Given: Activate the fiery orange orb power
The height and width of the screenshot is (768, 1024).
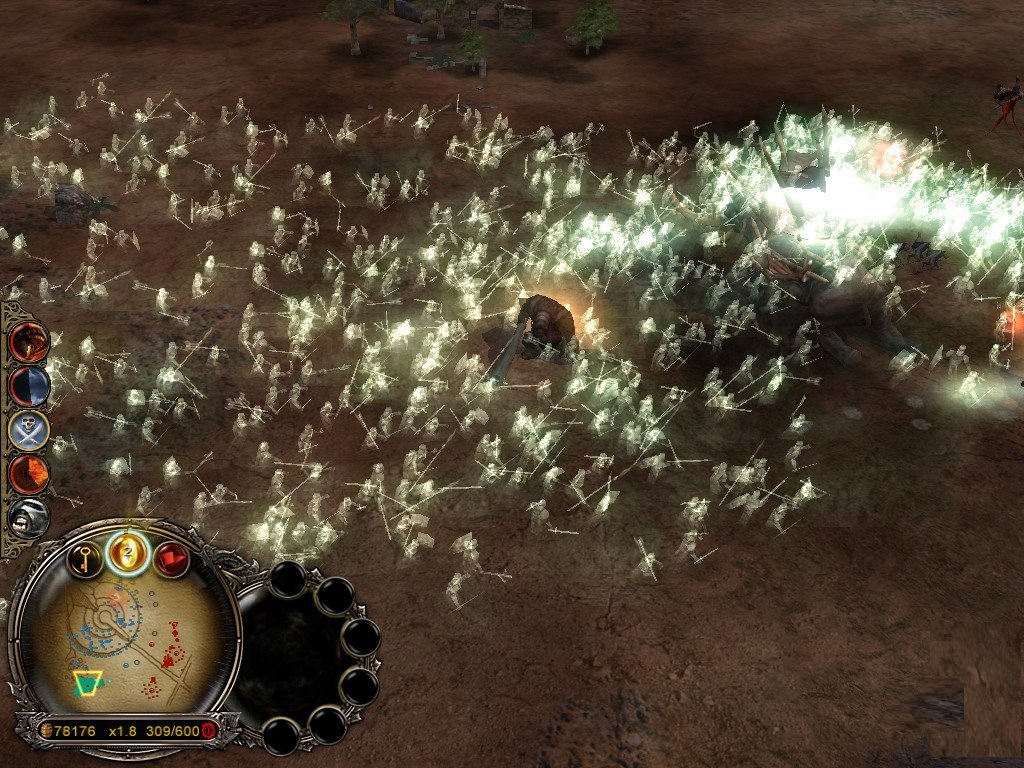Looking at the screenshot, I should [28, 474].
